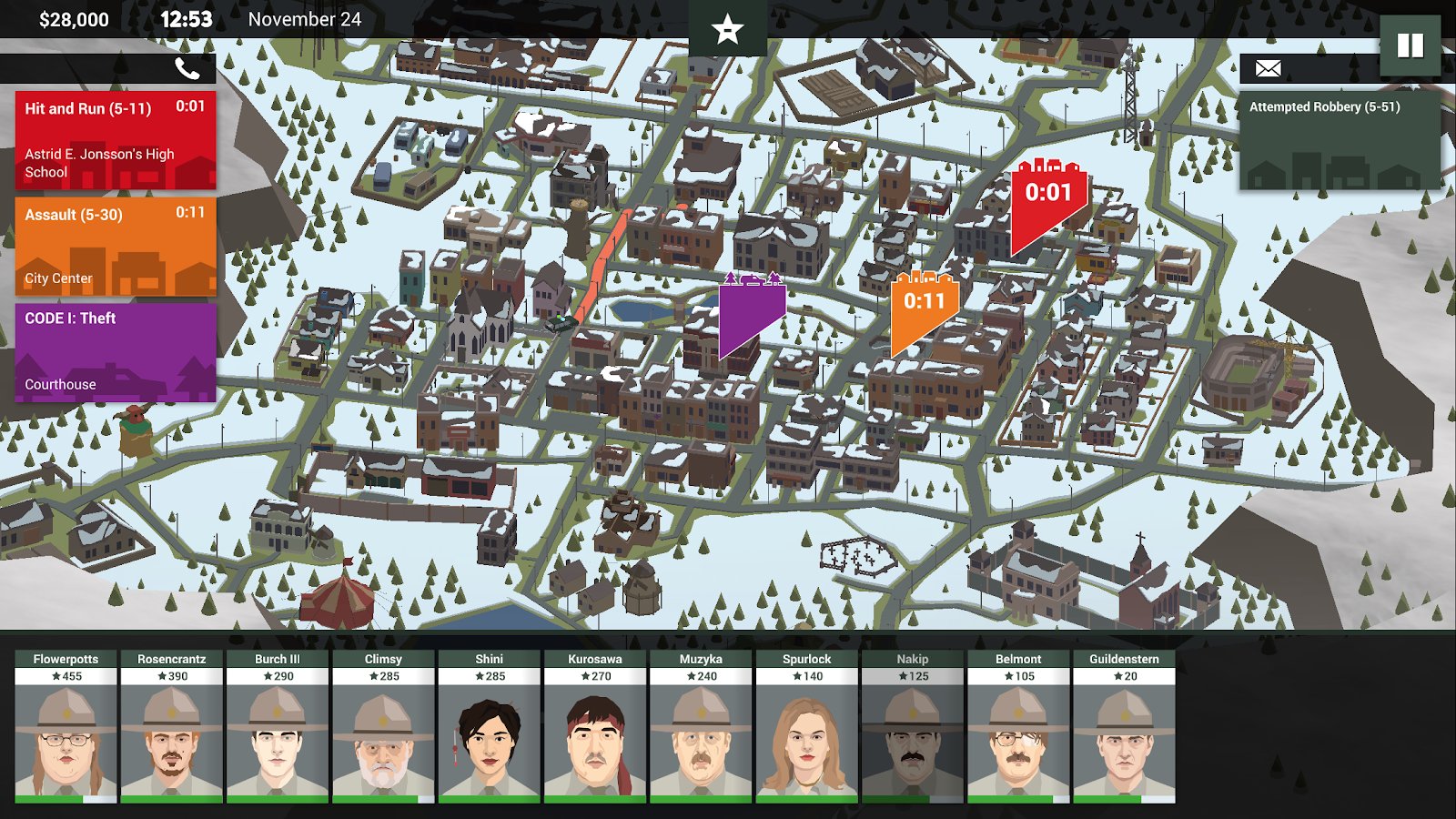This screenshot has height=819, width=1456.
Task: Select officer Kurosawa from the roster
Action: 593,739
